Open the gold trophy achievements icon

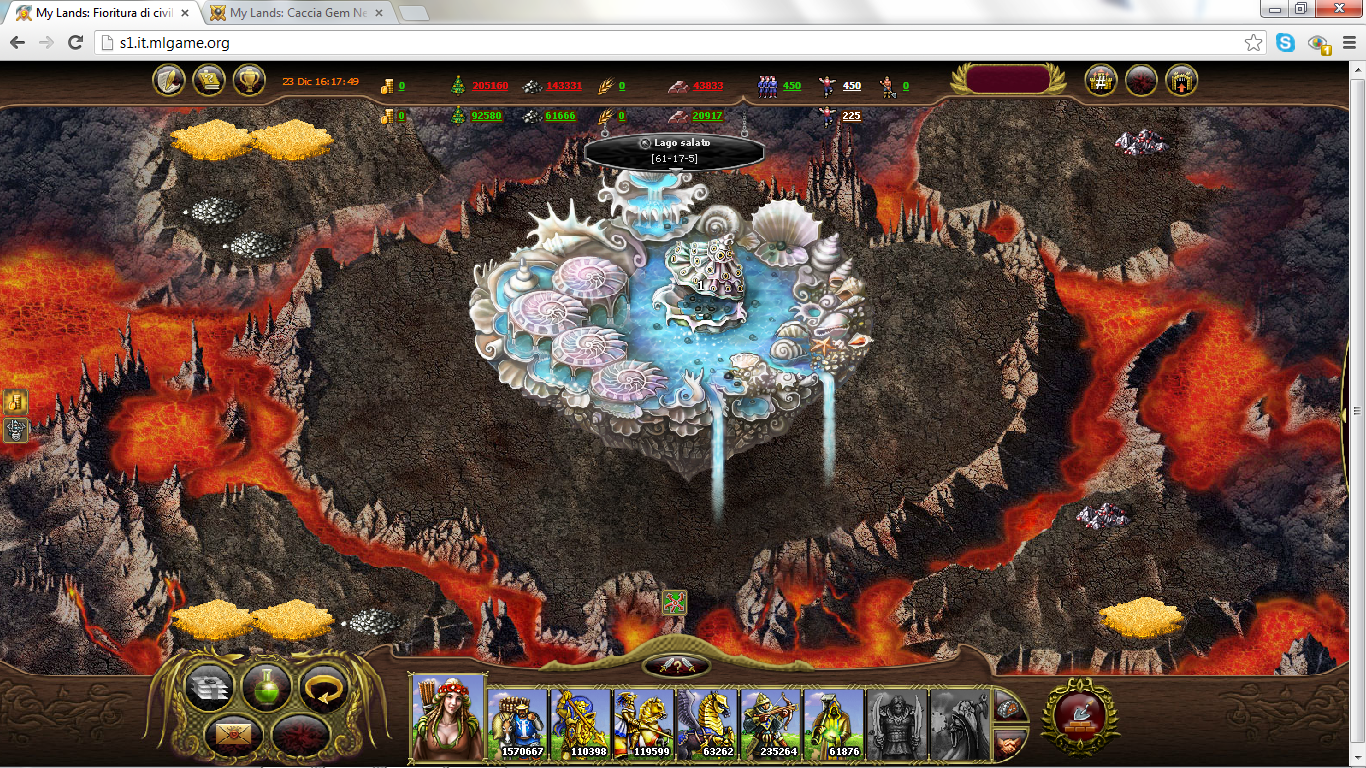click(249, 81)
